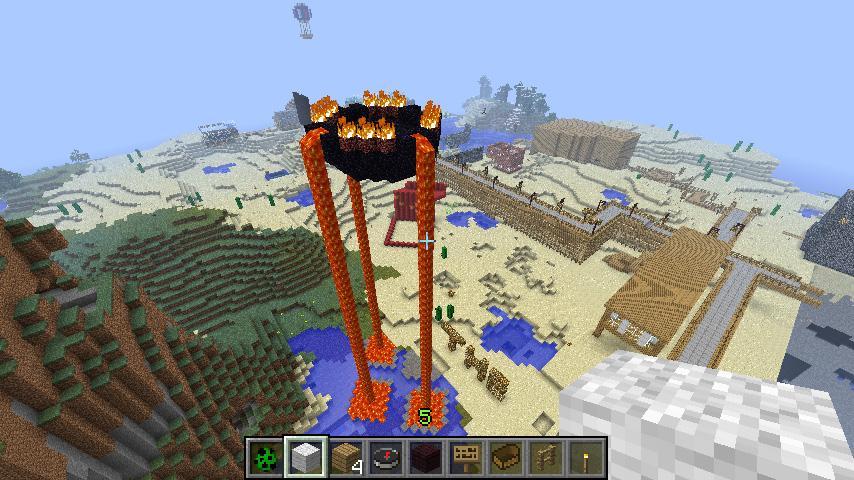Select the torch hotbar slot
Image resolution: width=854 pixels, height=480 pixels.
(x=585, y=458)
